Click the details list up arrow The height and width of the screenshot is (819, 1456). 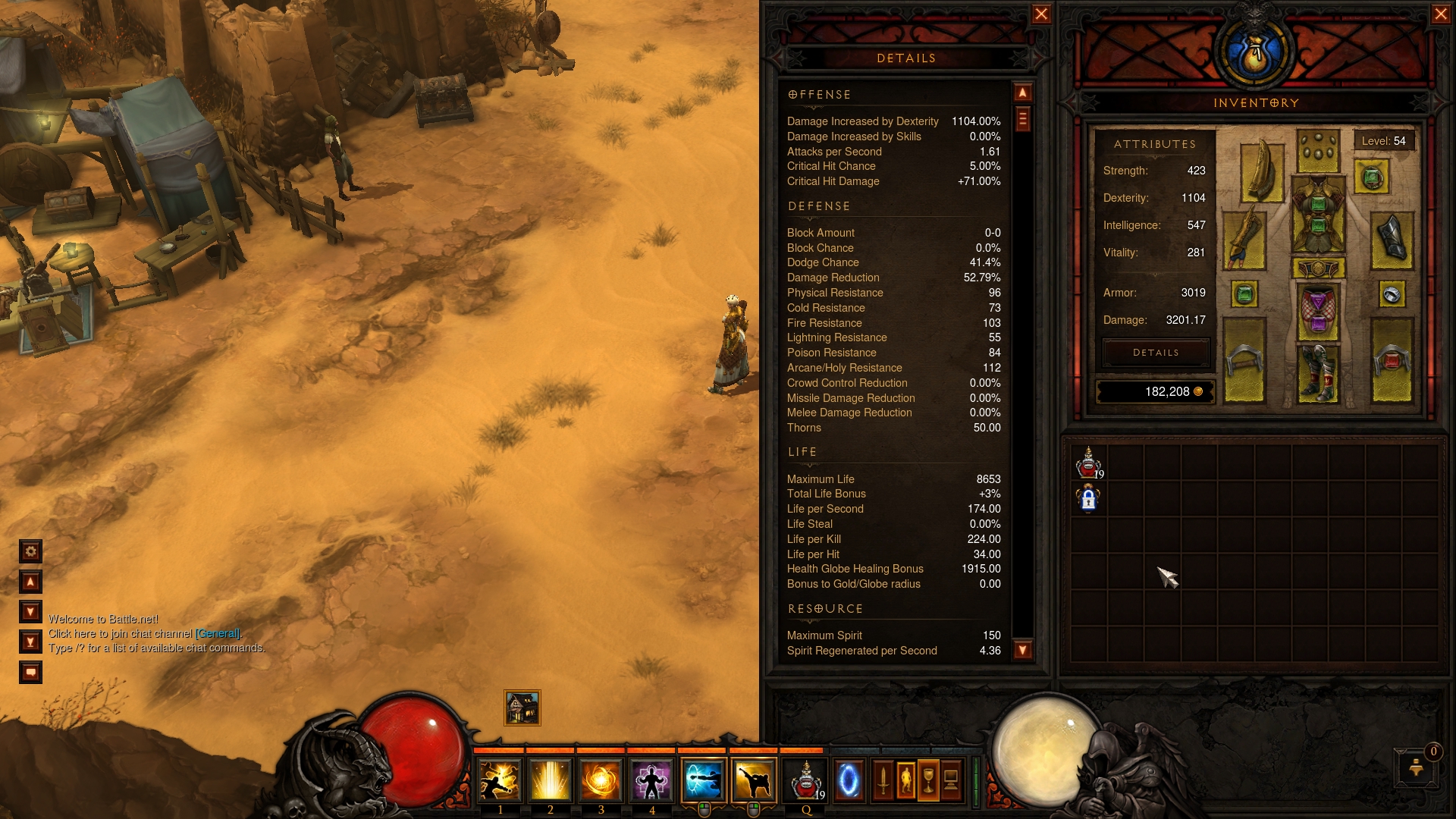(x=1022, y=93)
